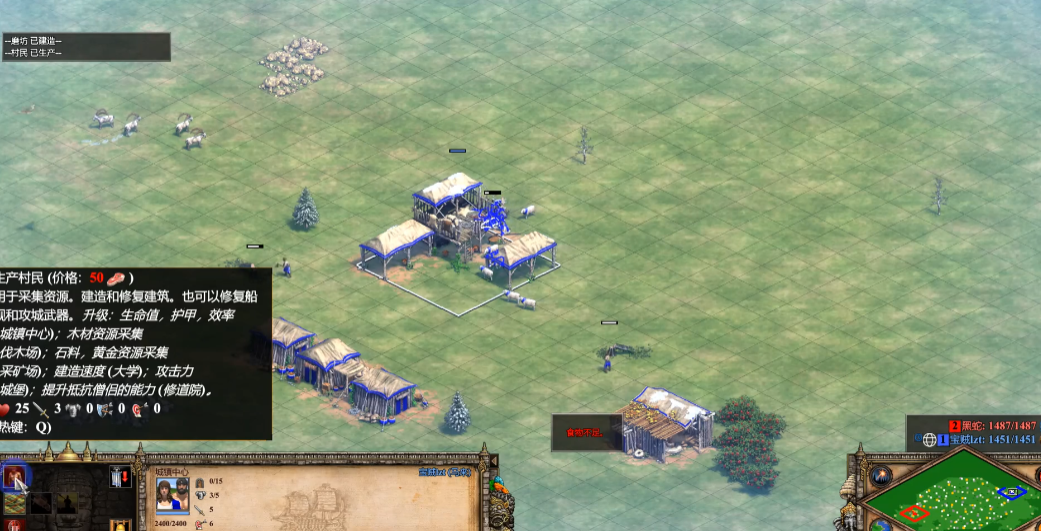Jump to the blue base marker on minimap
The width and height of the screenshot is (1041, 531).
click(1011, 492)
